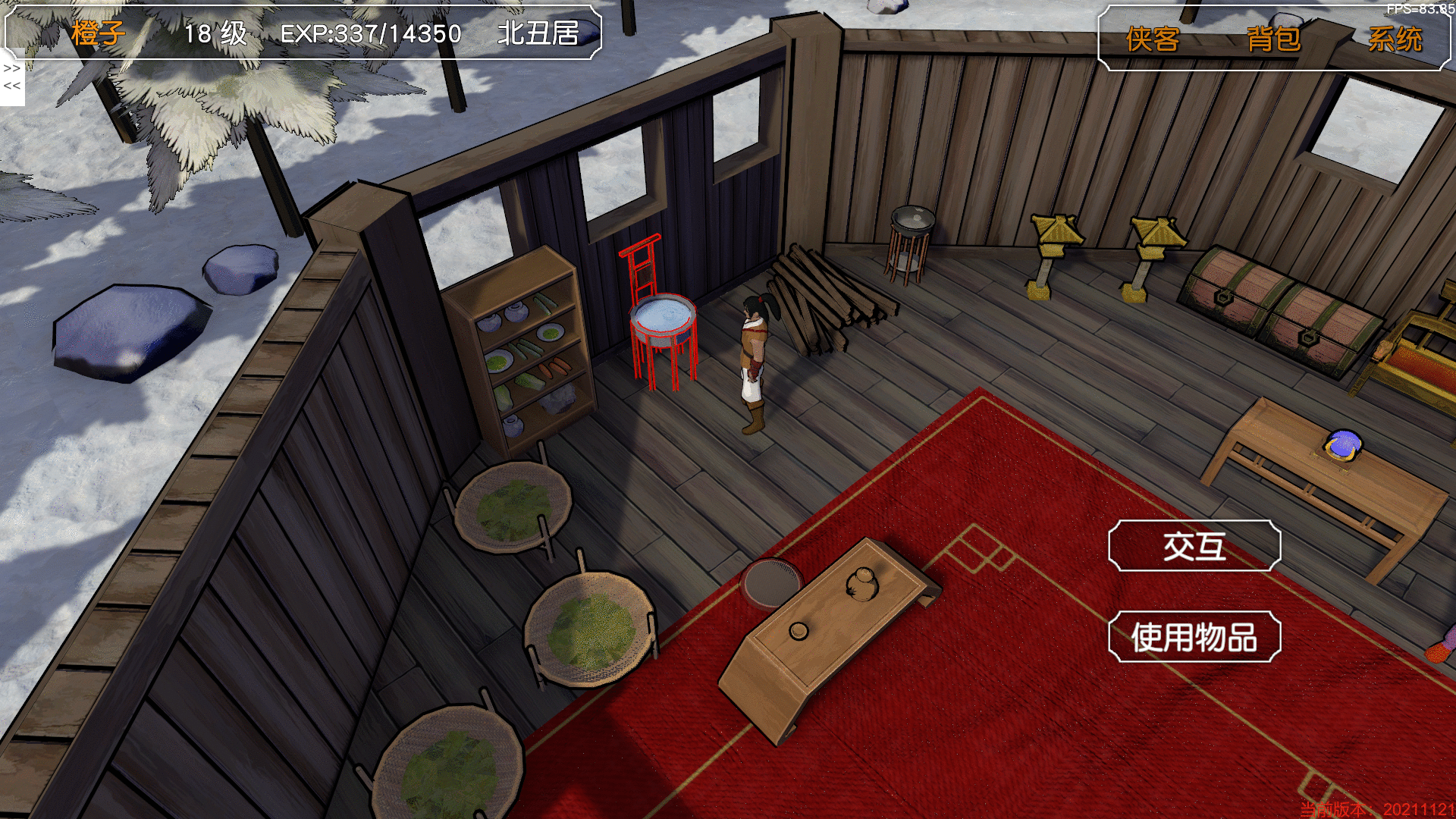1456x819 pixels.
Task: Open the 侠客 character menu
Action: pyautogui.click(x=1152, y=39)
